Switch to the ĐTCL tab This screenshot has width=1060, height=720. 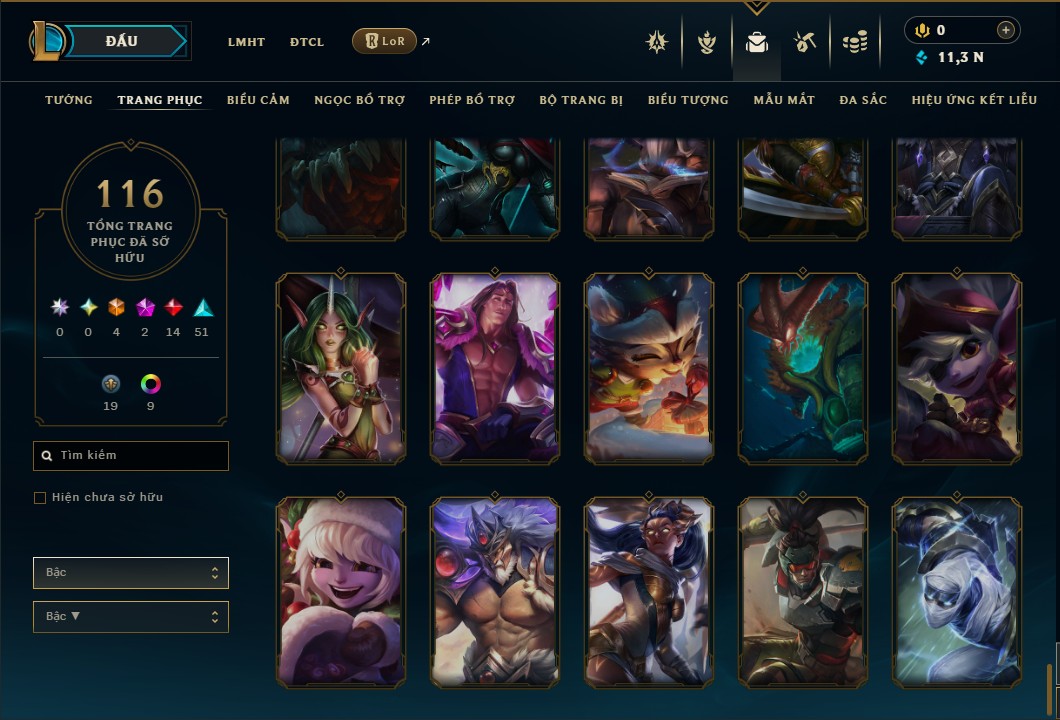(307, 42)
